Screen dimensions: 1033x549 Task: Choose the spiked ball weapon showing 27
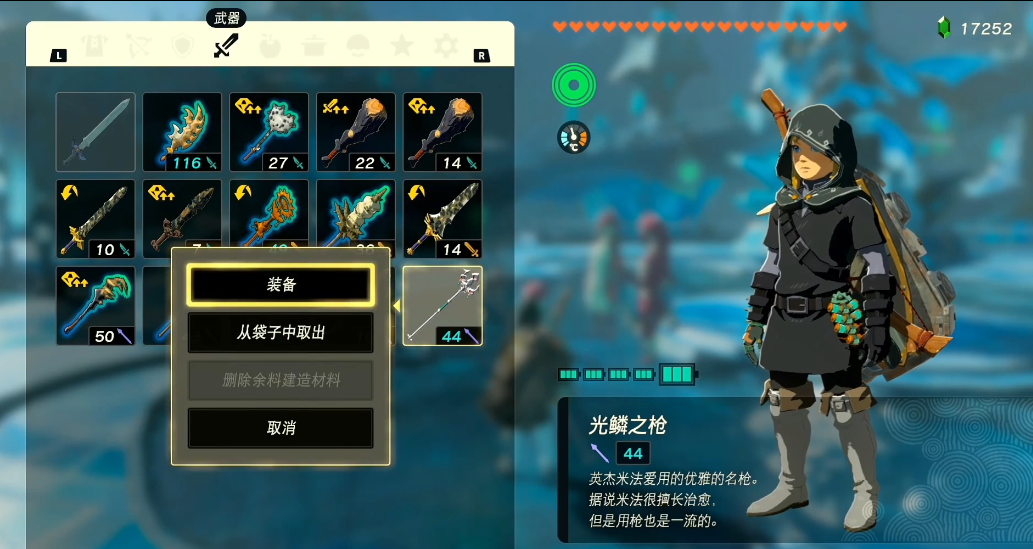pos(269,132)
